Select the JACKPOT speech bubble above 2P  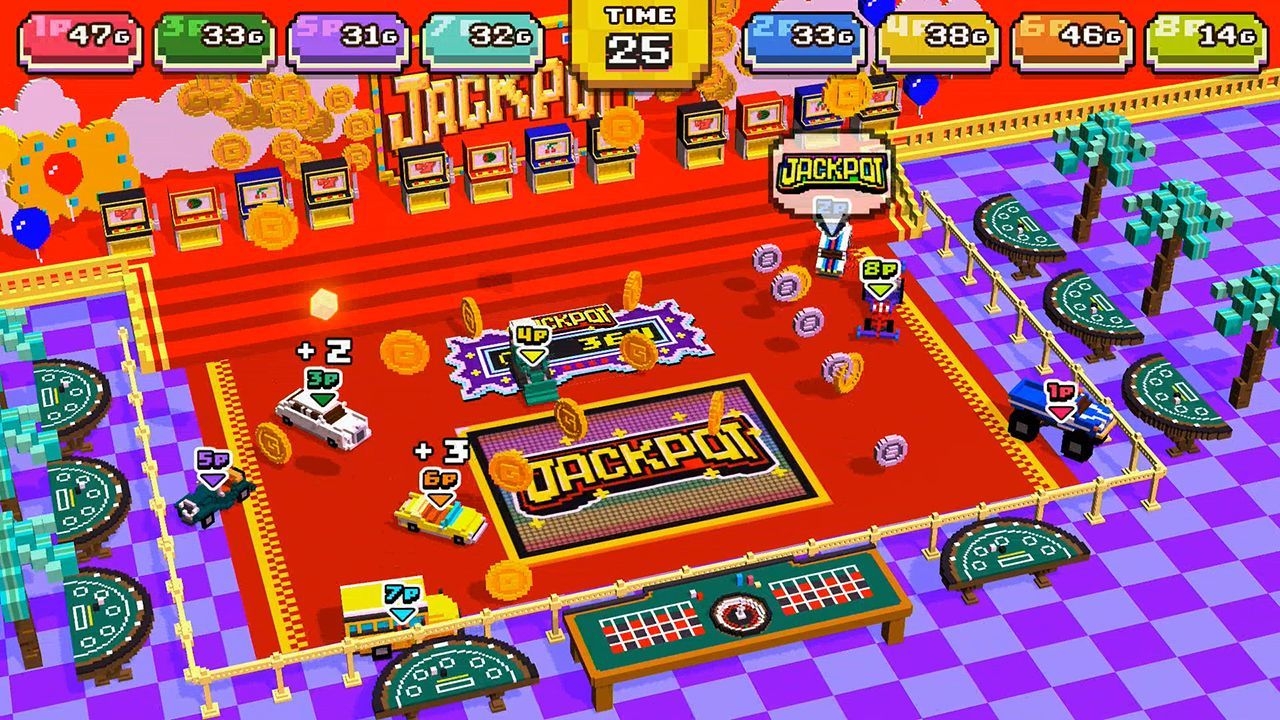pyautogui.click(x=833, y=170)
